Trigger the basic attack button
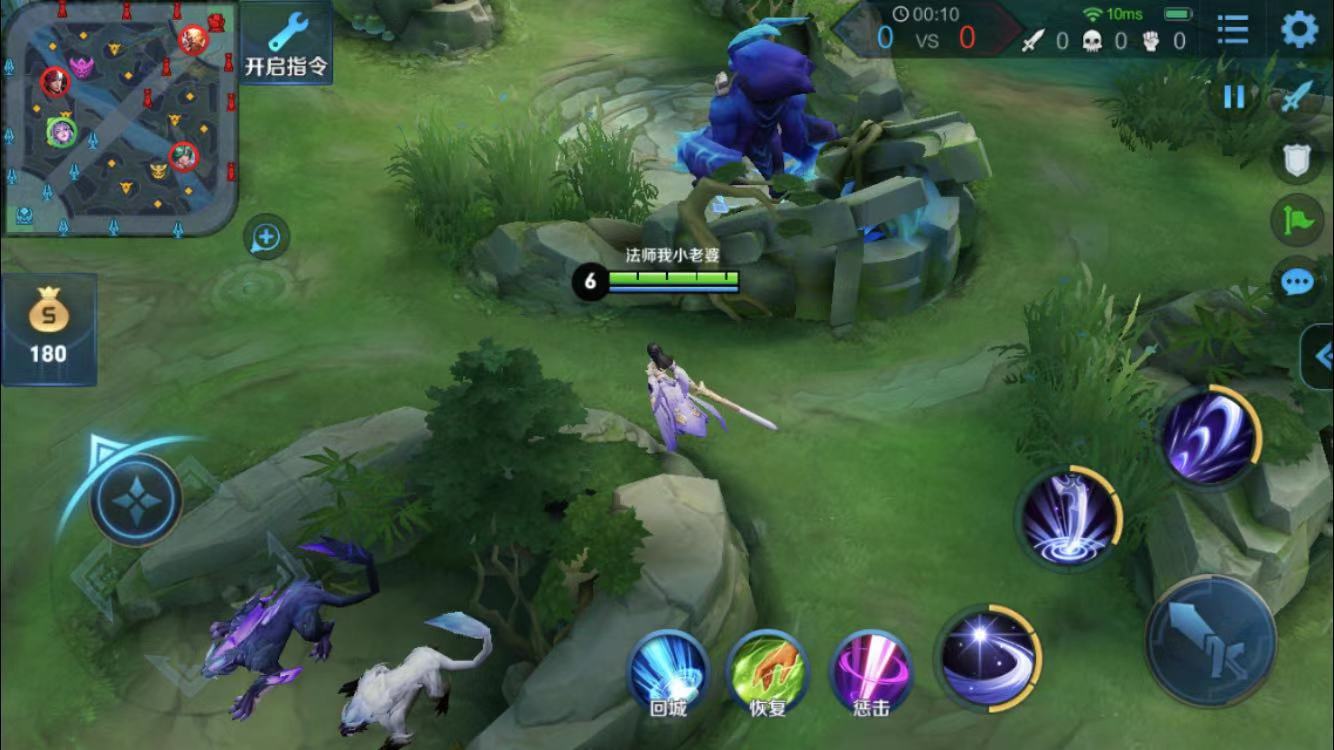This screenshot has width=1334, height=750. [1210, 641]
